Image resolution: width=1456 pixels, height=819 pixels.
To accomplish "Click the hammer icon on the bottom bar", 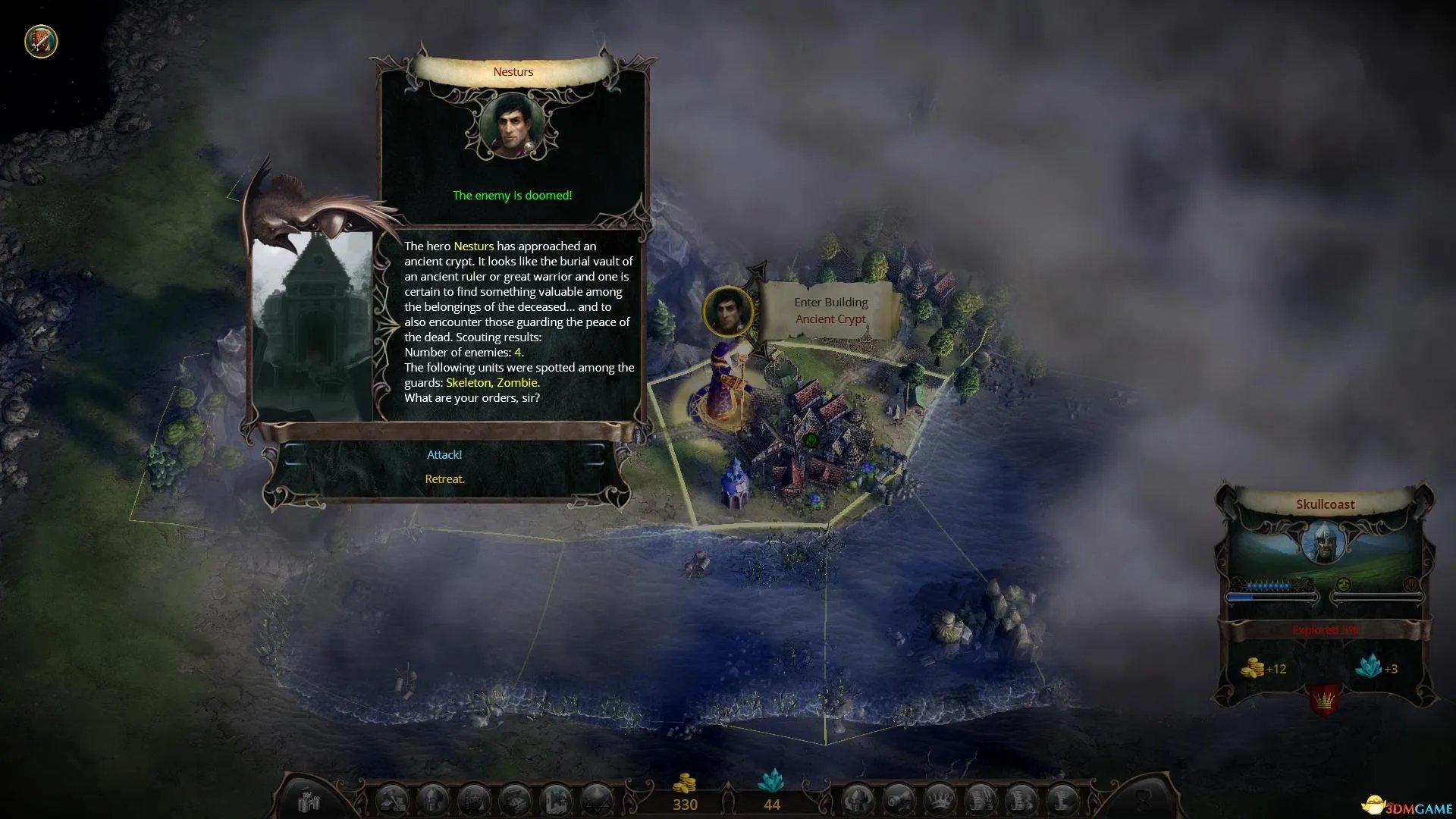I will click(x=392, y=801).
